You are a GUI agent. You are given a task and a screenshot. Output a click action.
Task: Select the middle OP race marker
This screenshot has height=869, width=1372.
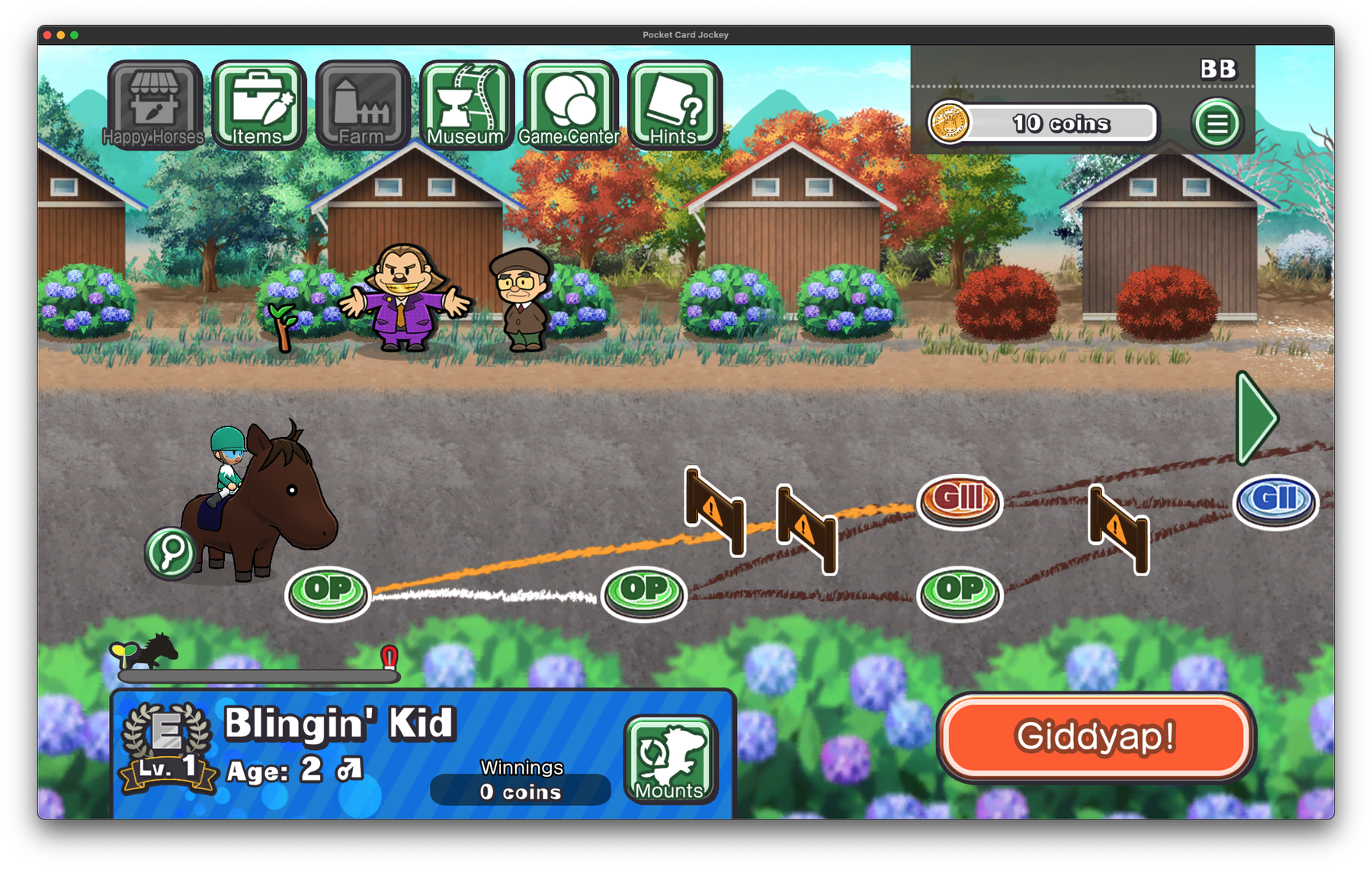point(643,588)
